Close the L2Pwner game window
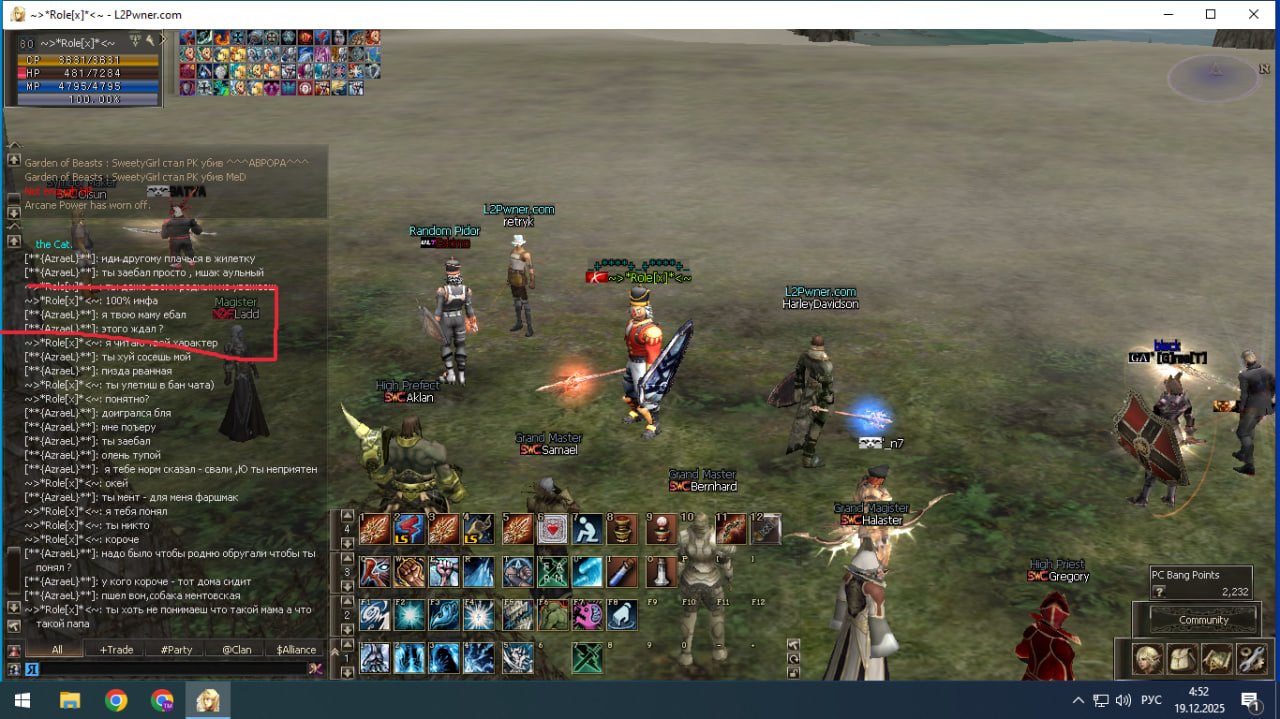Image resolution: width=1280 pixels, height=719 pixels. [x=1254, y=14]
